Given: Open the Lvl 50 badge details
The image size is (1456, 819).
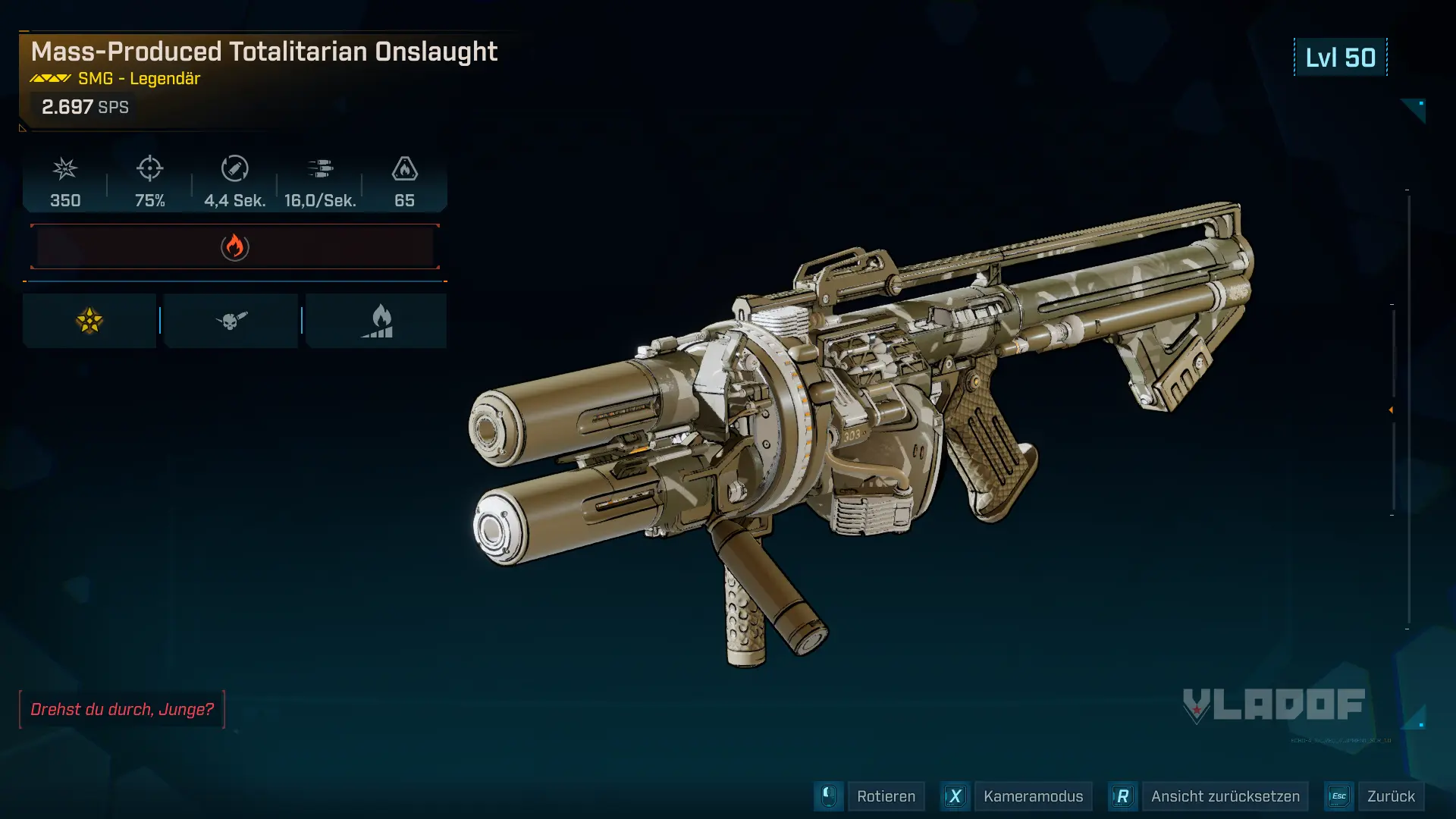Looking at the screenshot, I should [1340, 57].
